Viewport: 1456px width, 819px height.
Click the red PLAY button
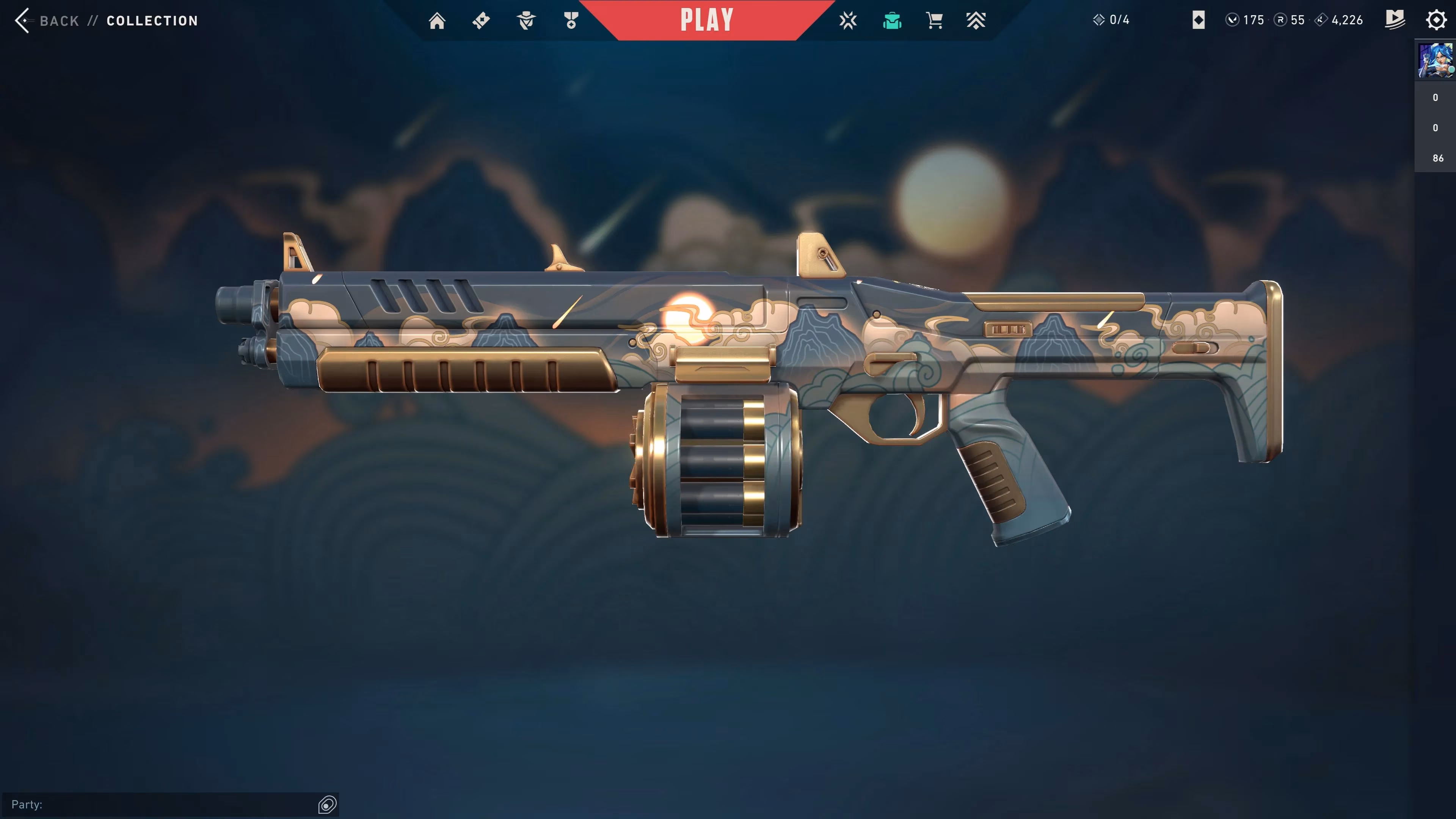point(706,20)
